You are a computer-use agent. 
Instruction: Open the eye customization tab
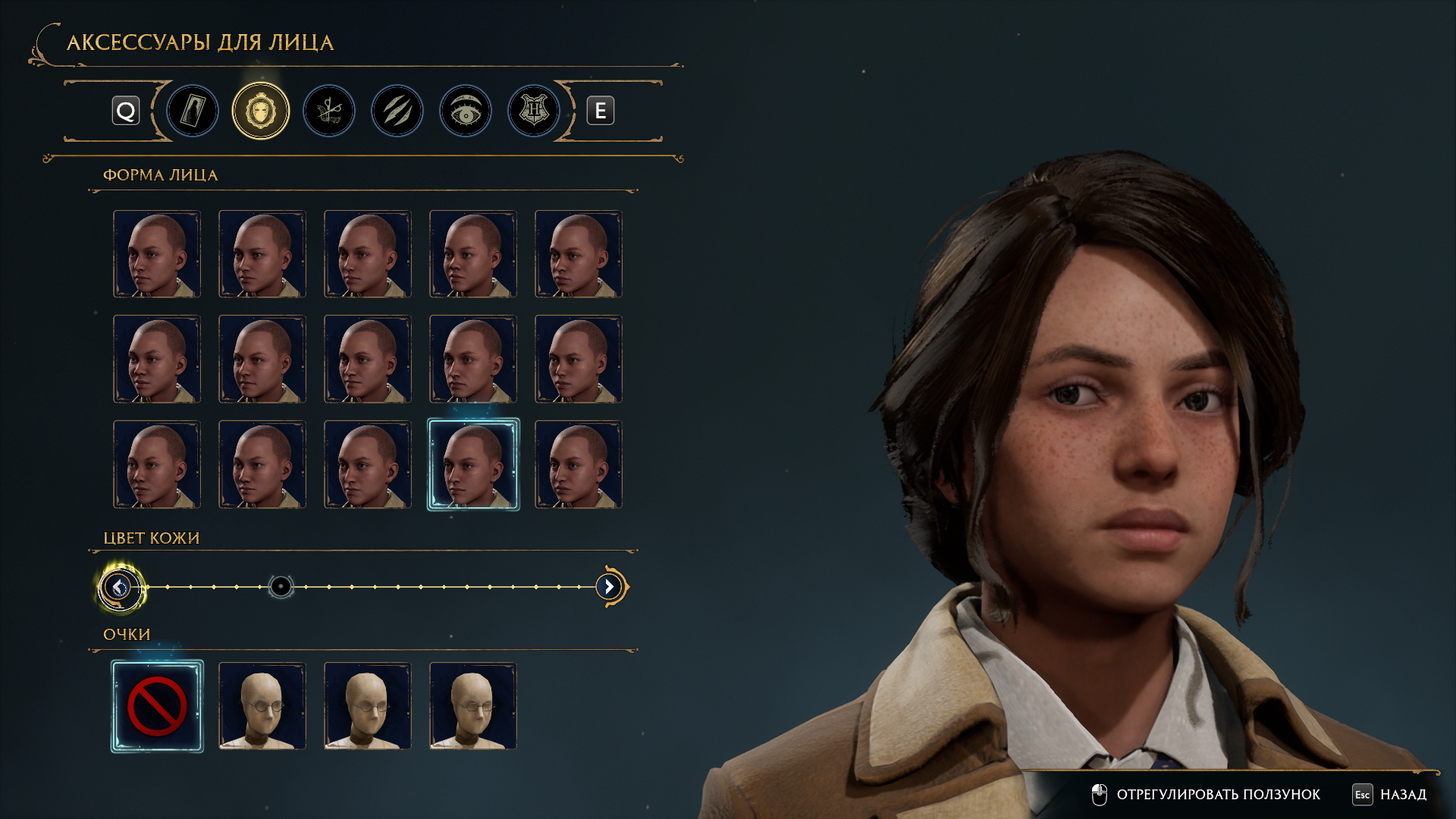coord(466,111)
